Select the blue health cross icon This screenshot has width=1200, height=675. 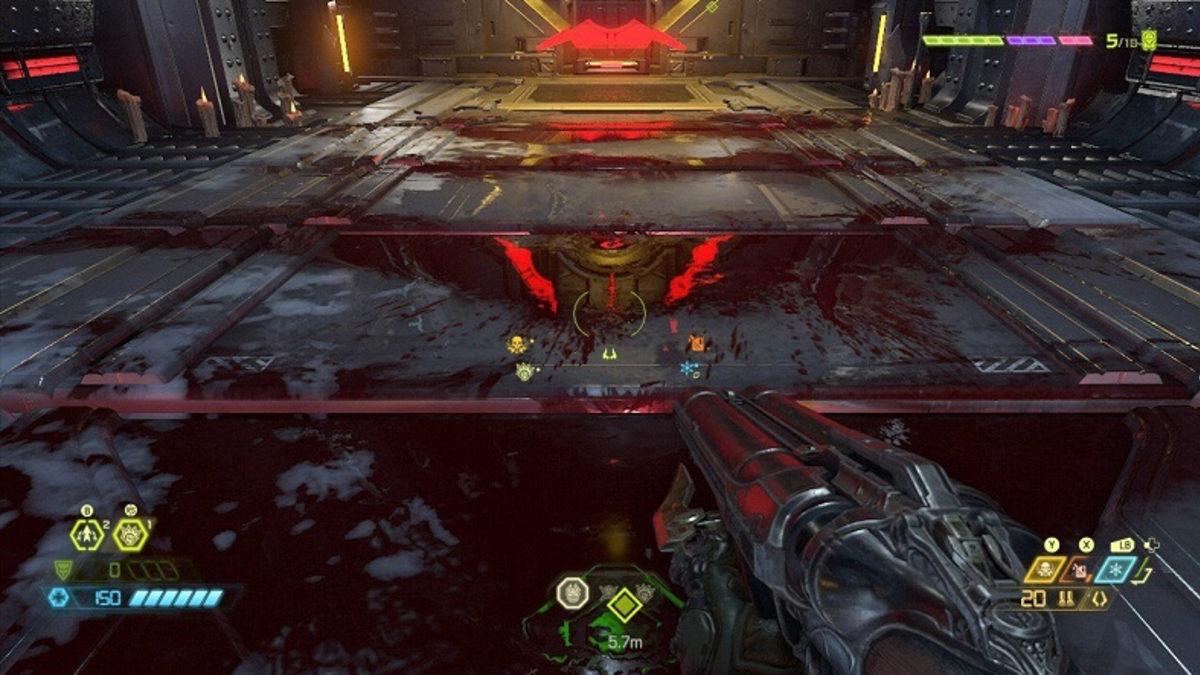tap(59, 597)
